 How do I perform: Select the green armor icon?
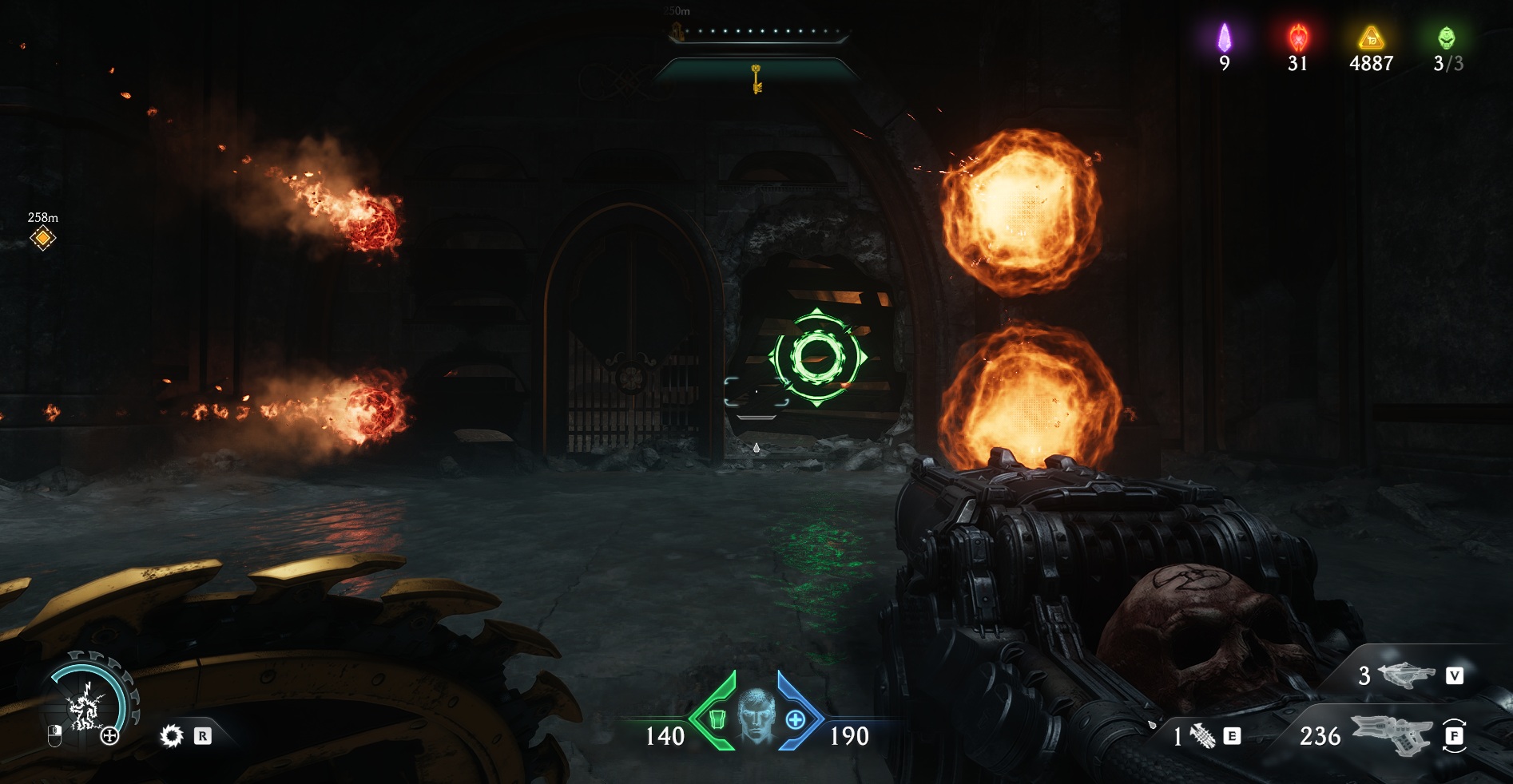click(717, 719)
